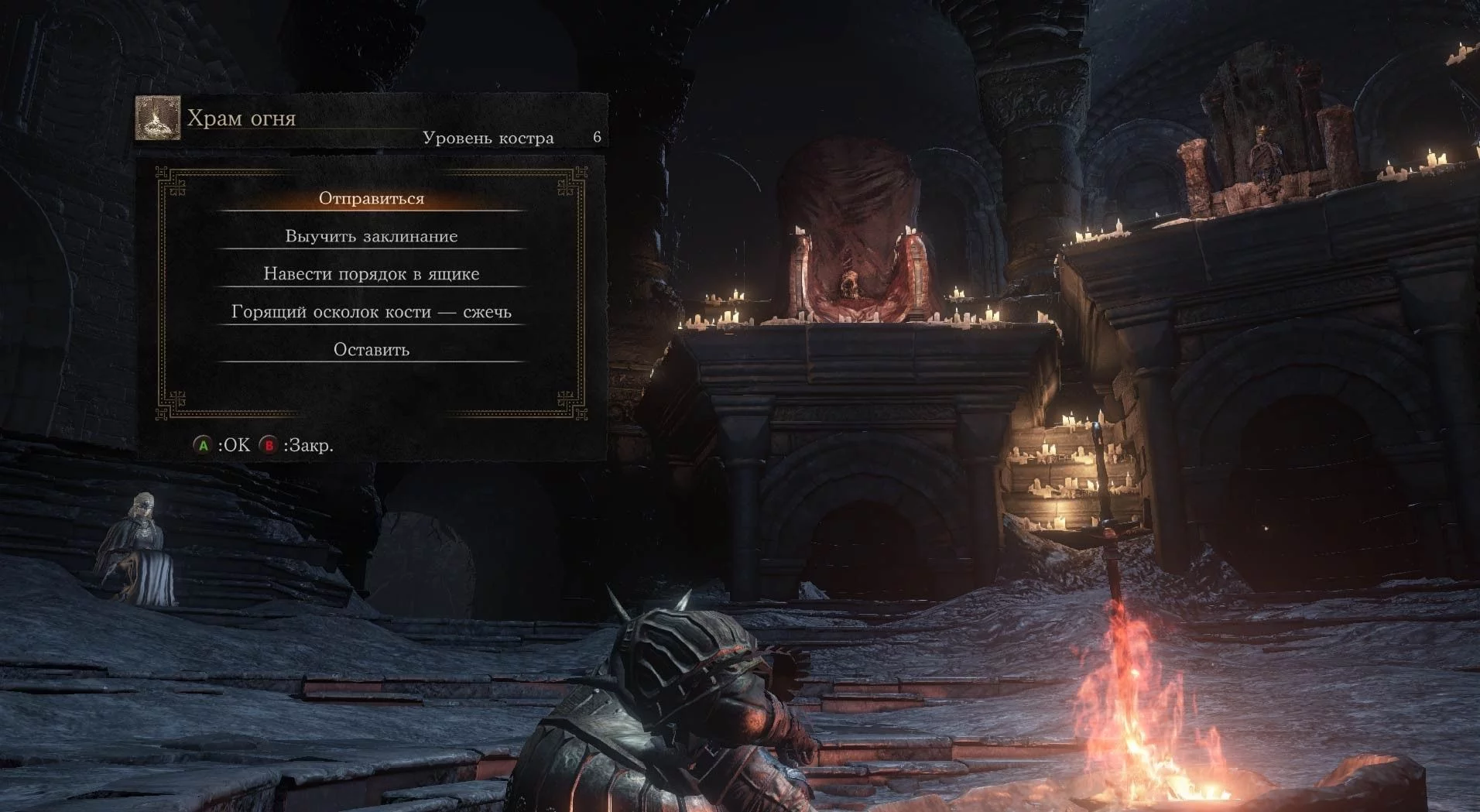1480x812 pixels.
Task: Choose Выучить заклинание menu entry
Action: click(371, 236)
